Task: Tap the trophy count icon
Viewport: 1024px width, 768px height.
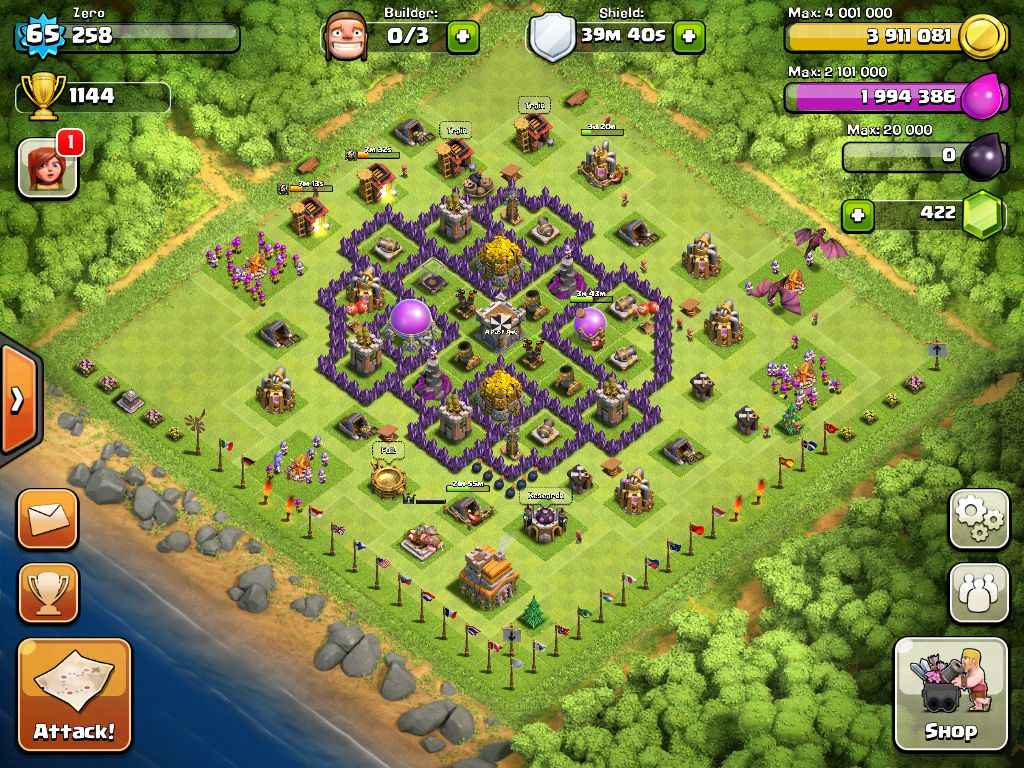Action: 42,96
